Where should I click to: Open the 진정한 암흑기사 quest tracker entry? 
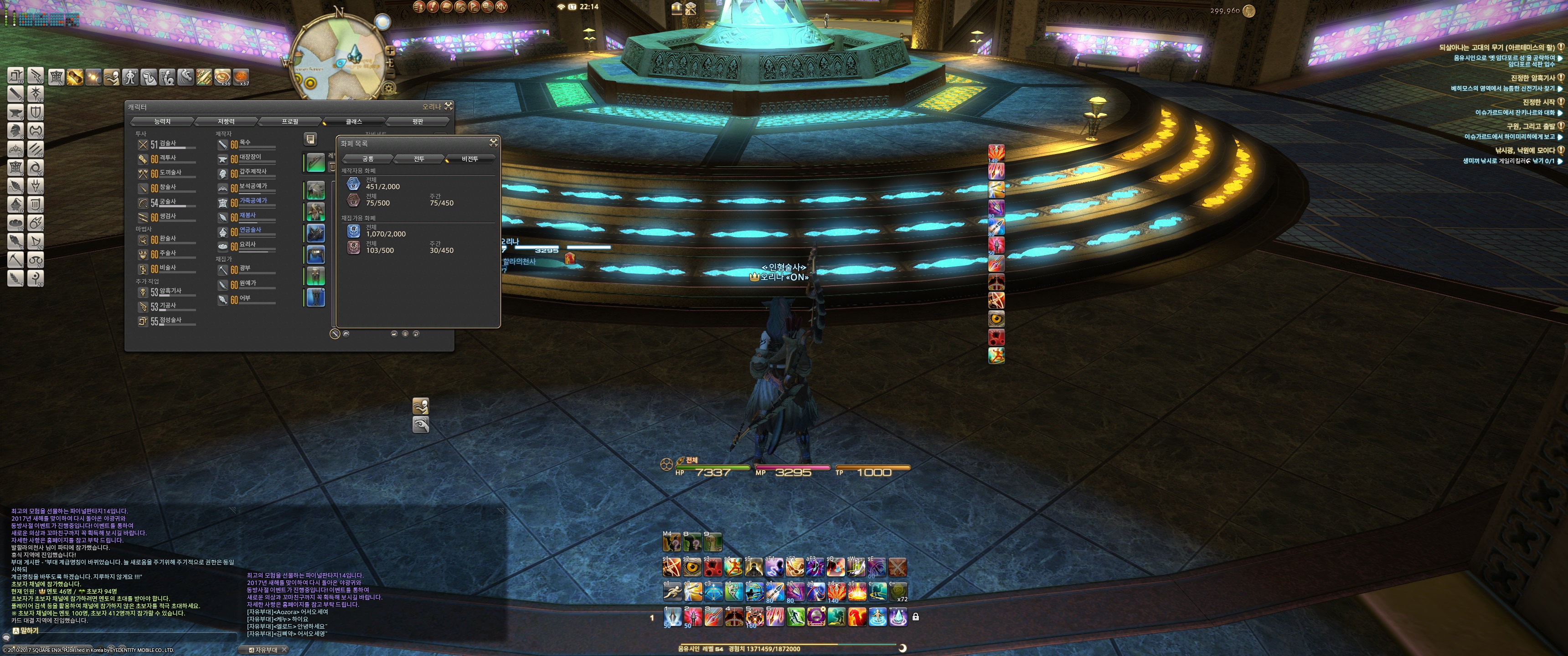pos(1532,78)
